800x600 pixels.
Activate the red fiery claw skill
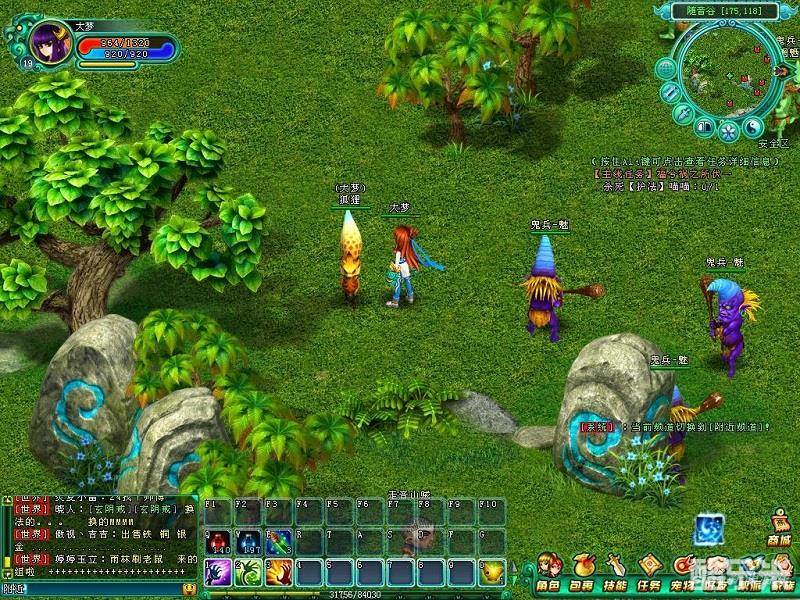tap(279, 573)
